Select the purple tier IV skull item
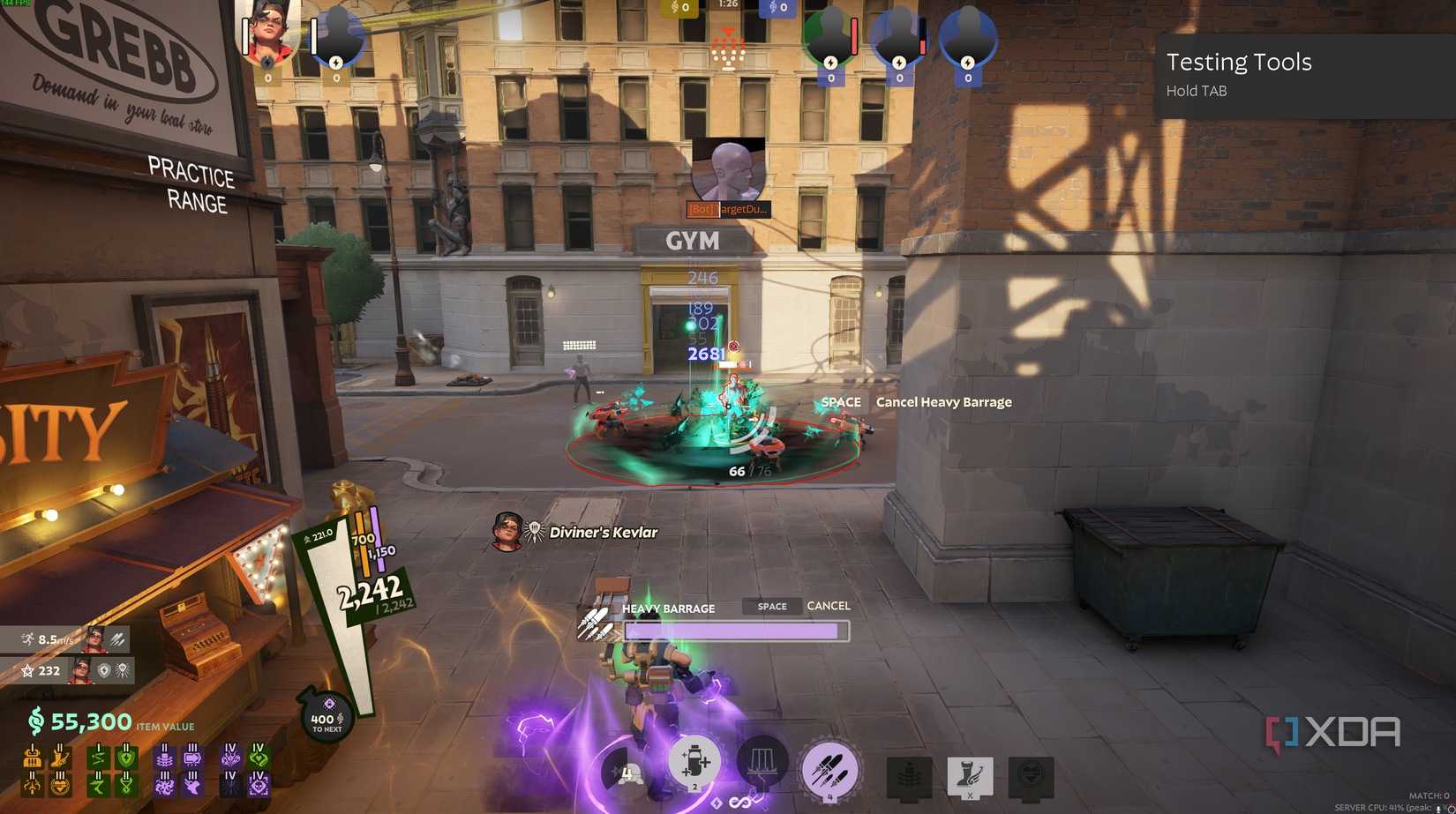The width and height of the screenshot is (1456, 814). coord(259,786)
